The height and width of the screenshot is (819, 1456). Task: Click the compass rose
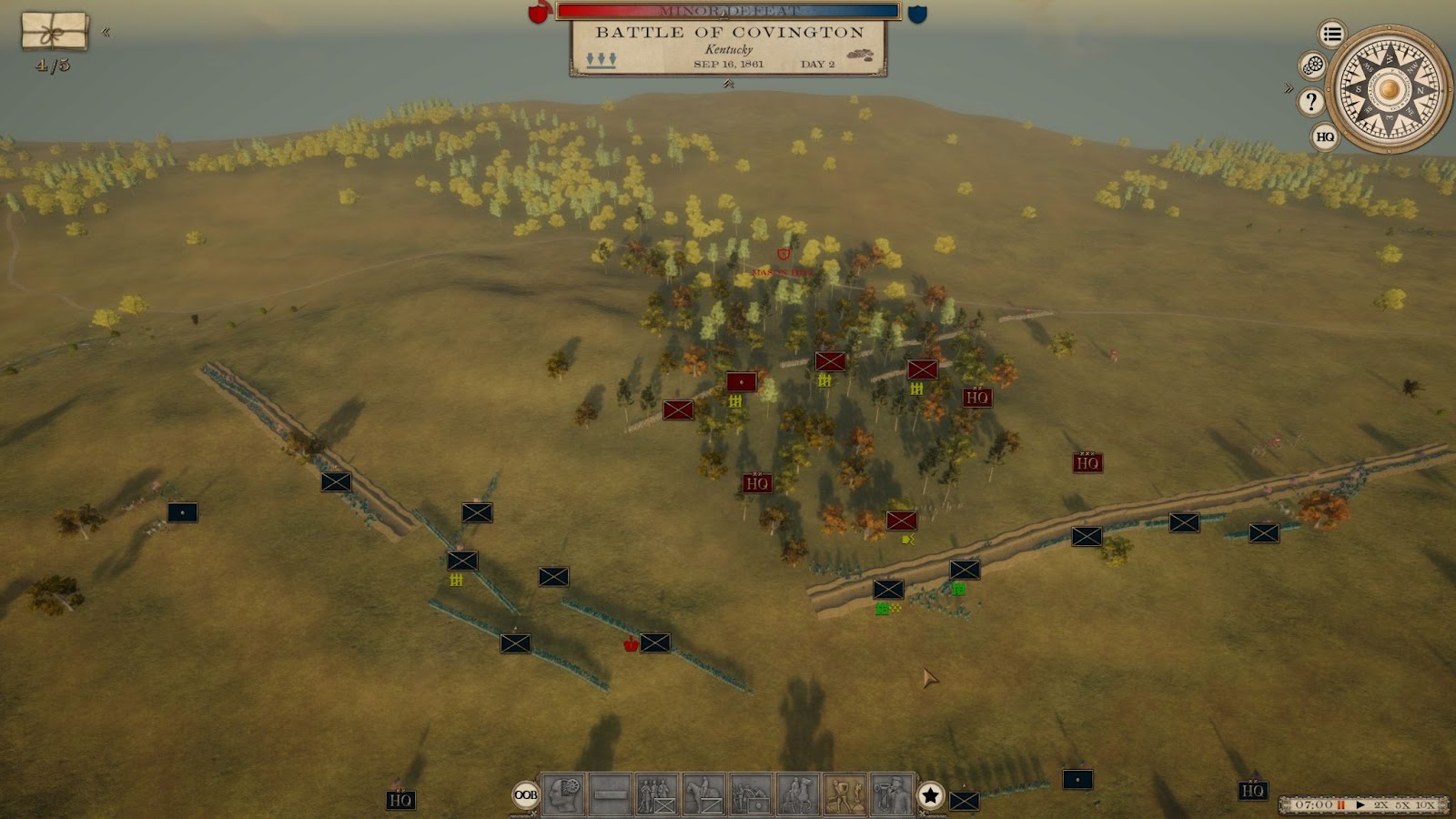pos(1389,89)
